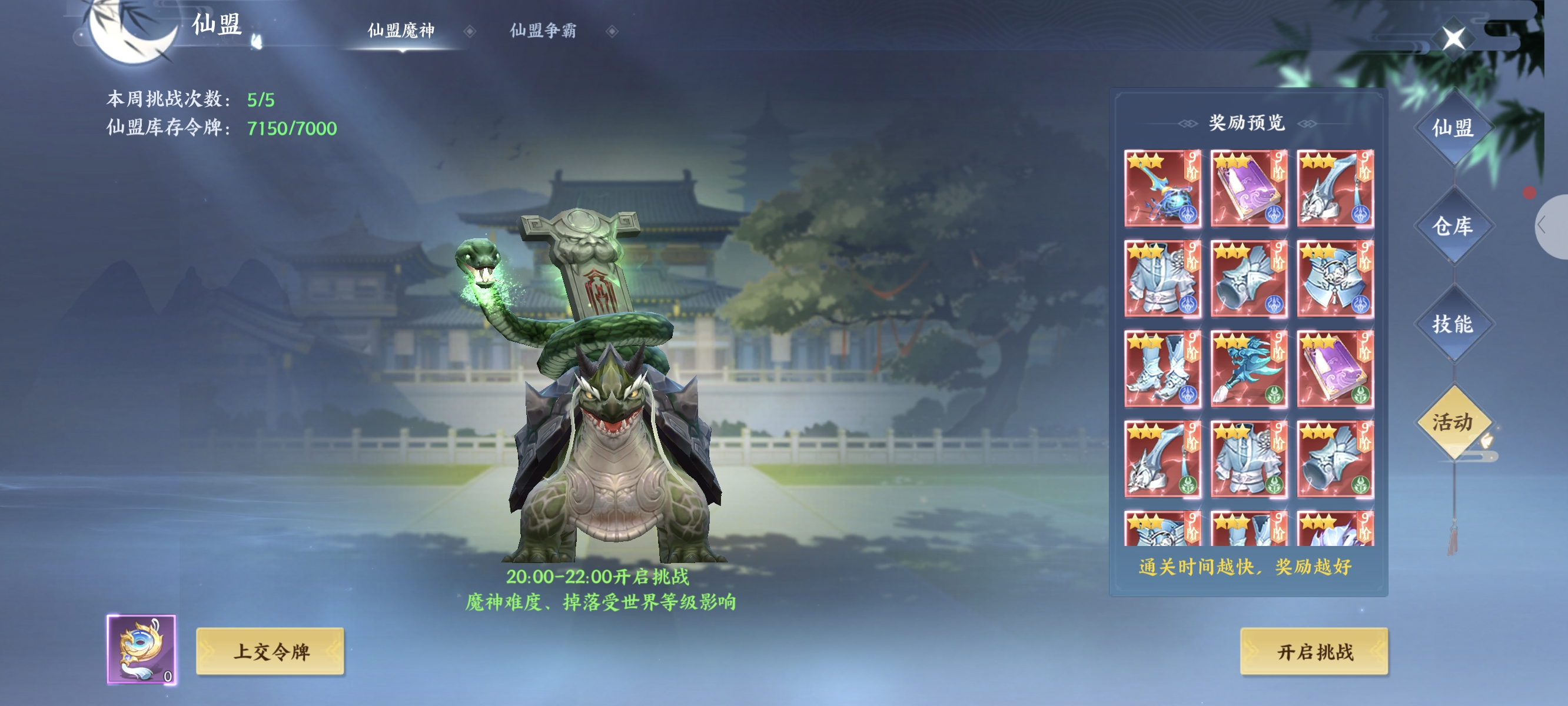Image resolution: width=1568 pixels, height=706 pixels.
Task: Inspect the white boots reward
Action: click(1162, 369)
